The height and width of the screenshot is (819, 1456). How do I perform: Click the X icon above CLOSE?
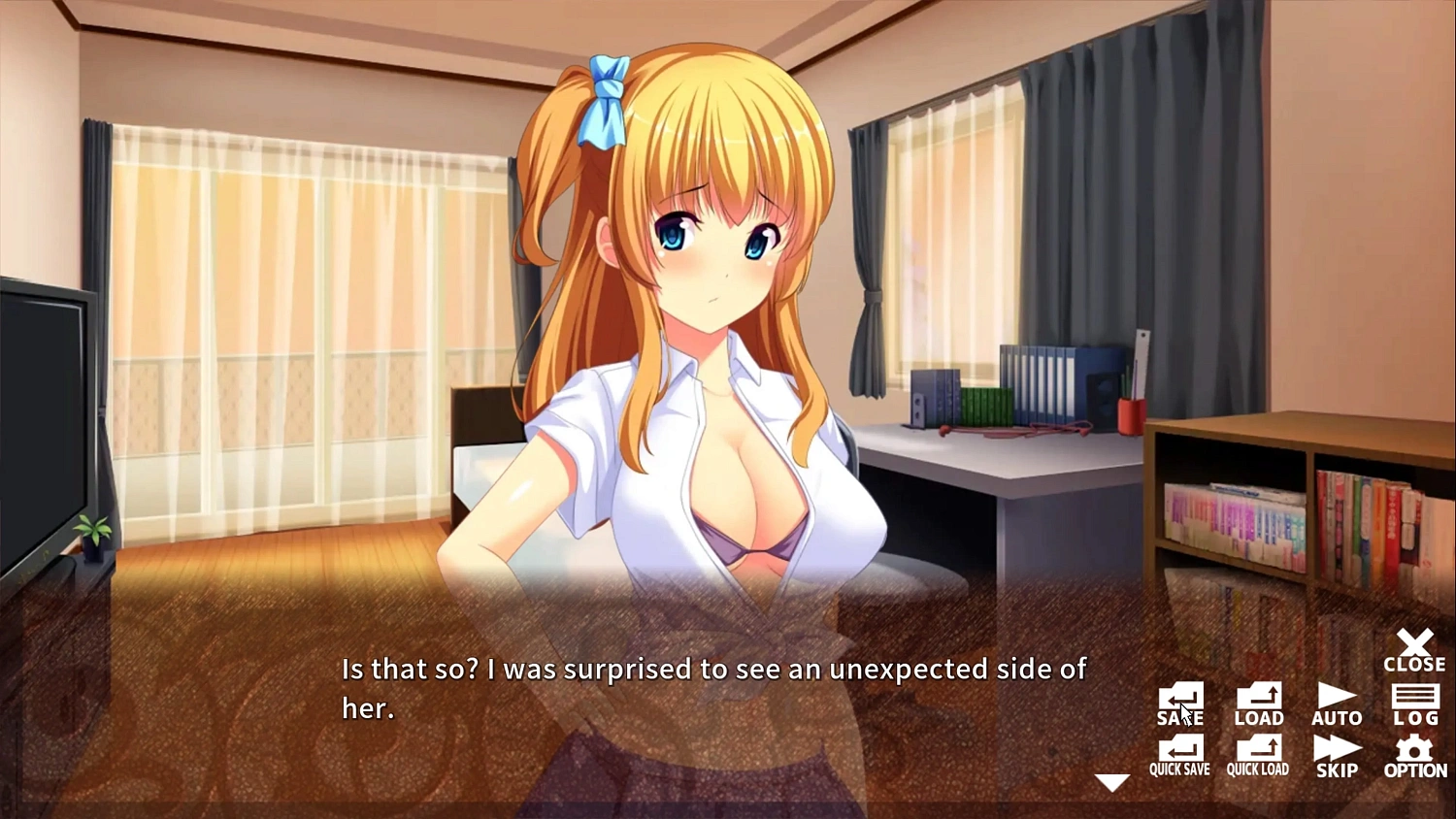click(1414, 642)
